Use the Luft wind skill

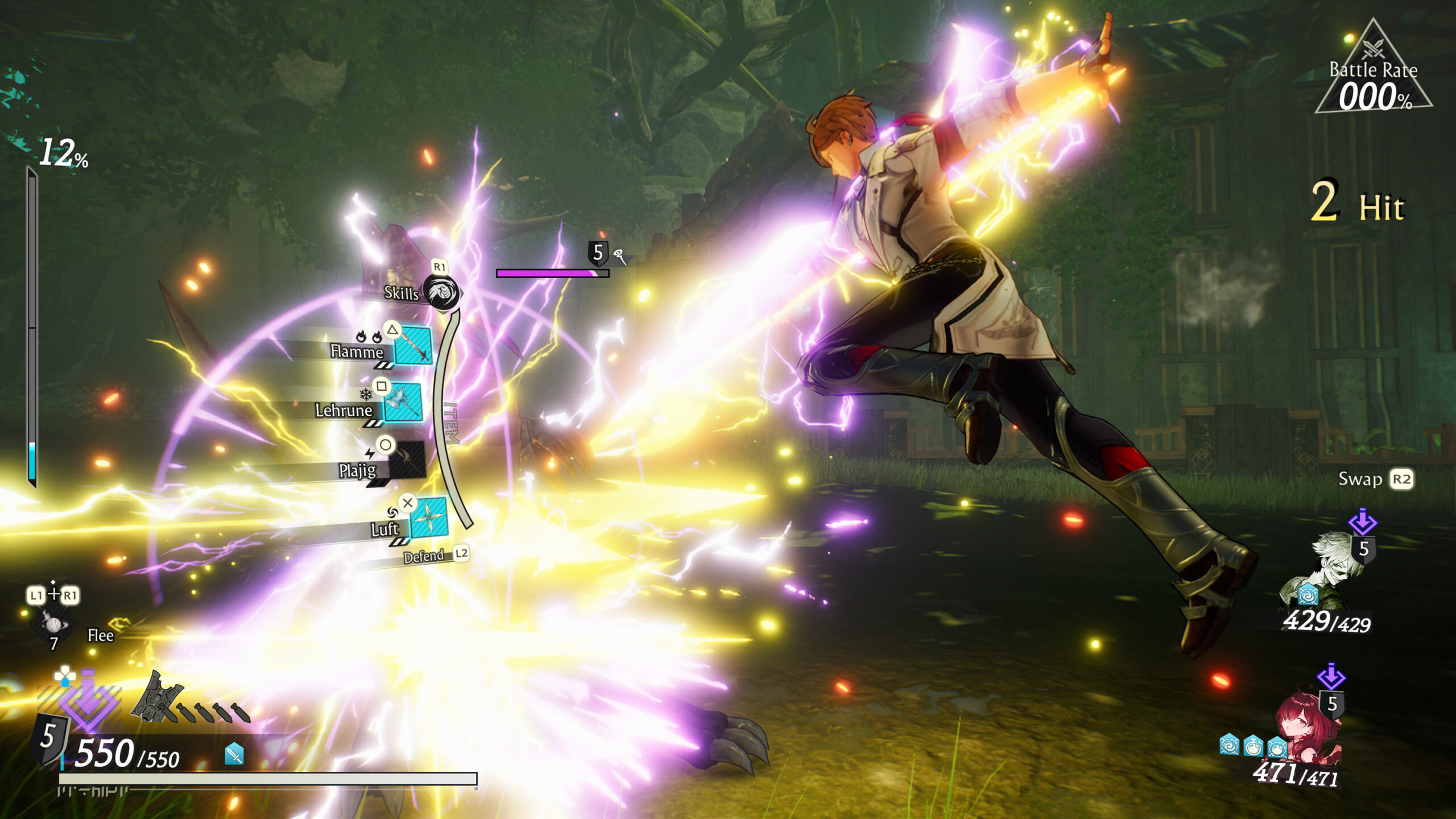(428, 518)
